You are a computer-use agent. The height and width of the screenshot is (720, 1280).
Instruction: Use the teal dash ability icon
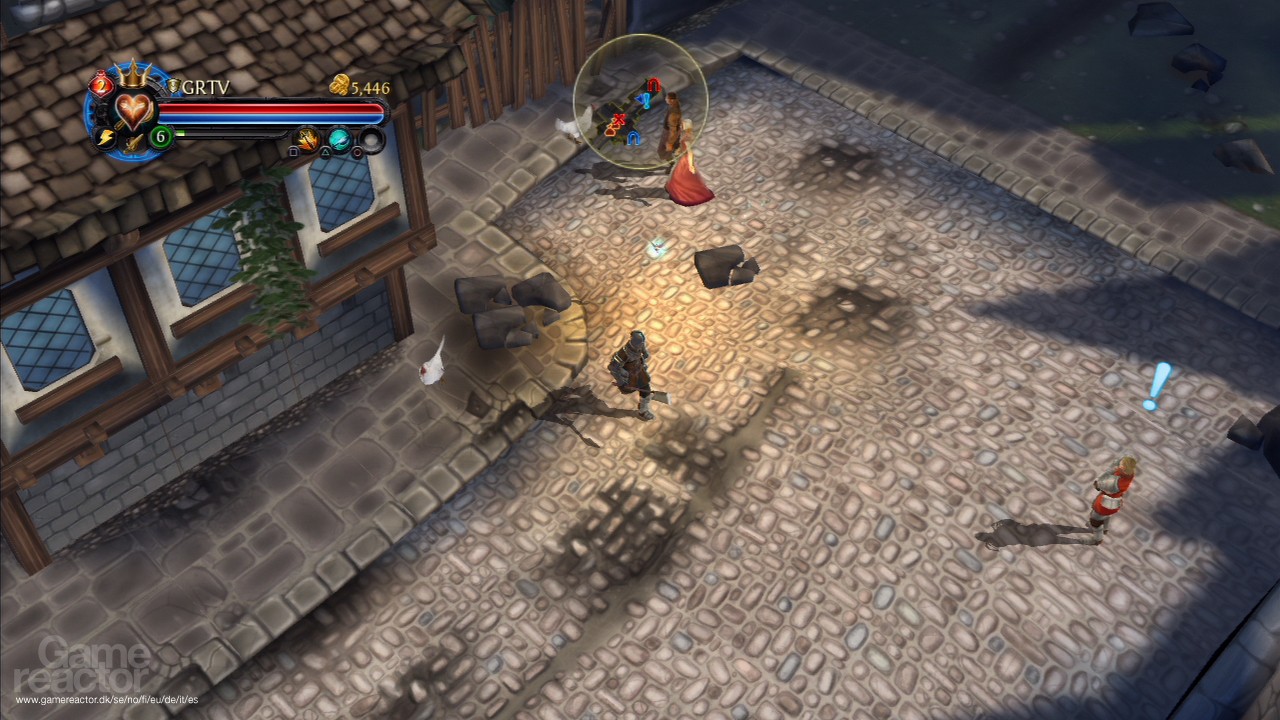click(x=340, y=140)
